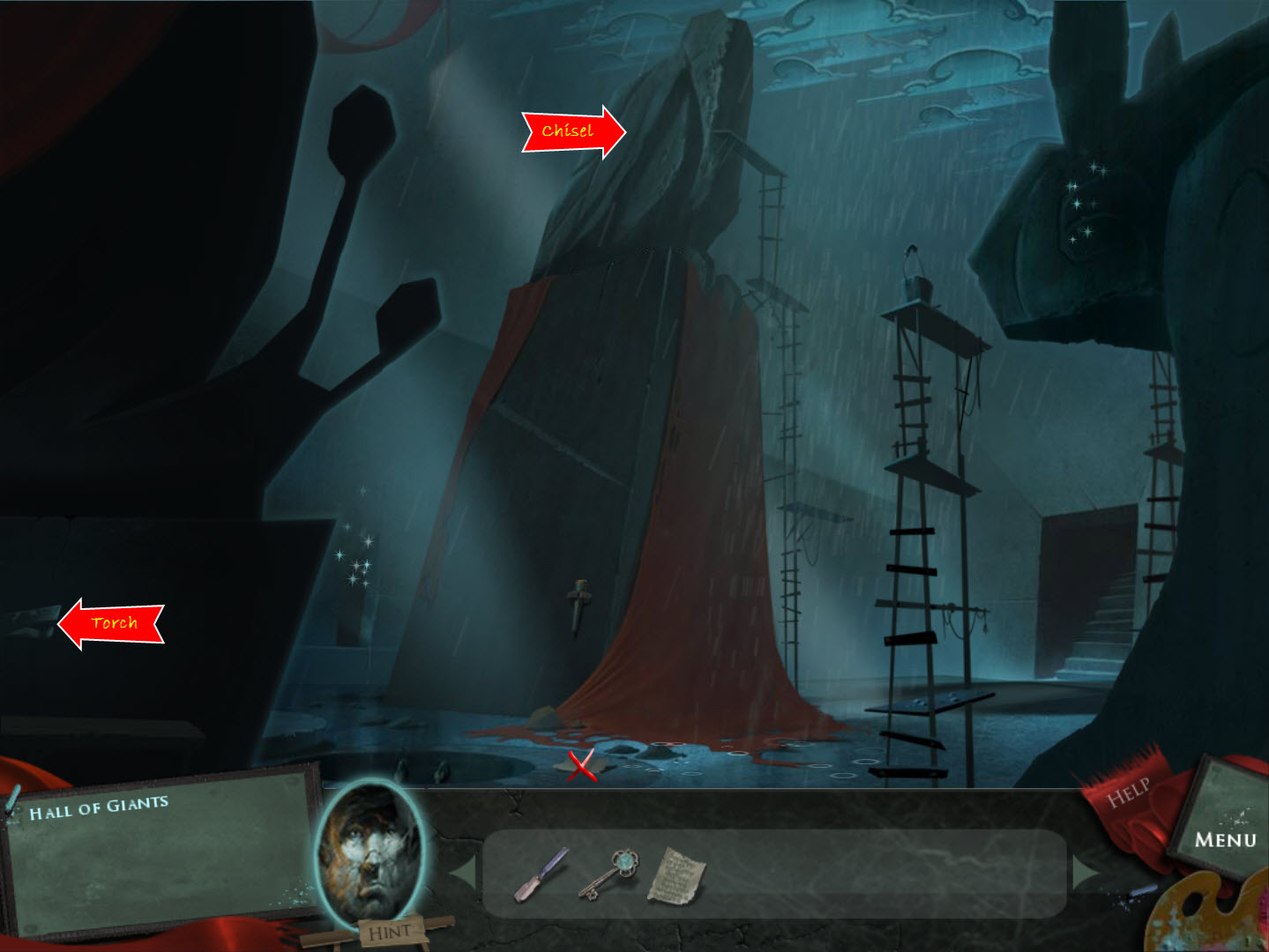The width and height of the screenshot is (1269, 952).
Task: Click the sparkling area near the giant's head
Action: pyautogui.click(x=1083, y=198)
